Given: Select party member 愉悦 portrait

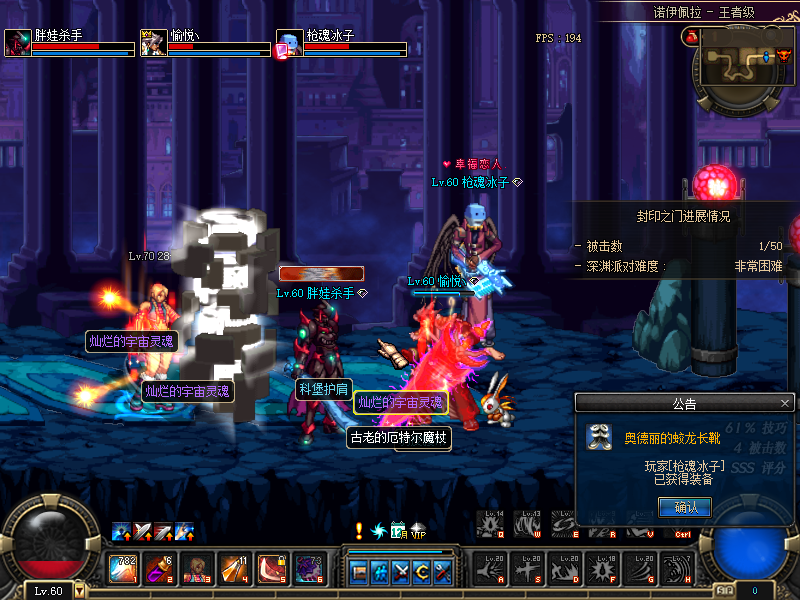Looking at the screenshot, I should pyautogui.click(x=153, y=43).
